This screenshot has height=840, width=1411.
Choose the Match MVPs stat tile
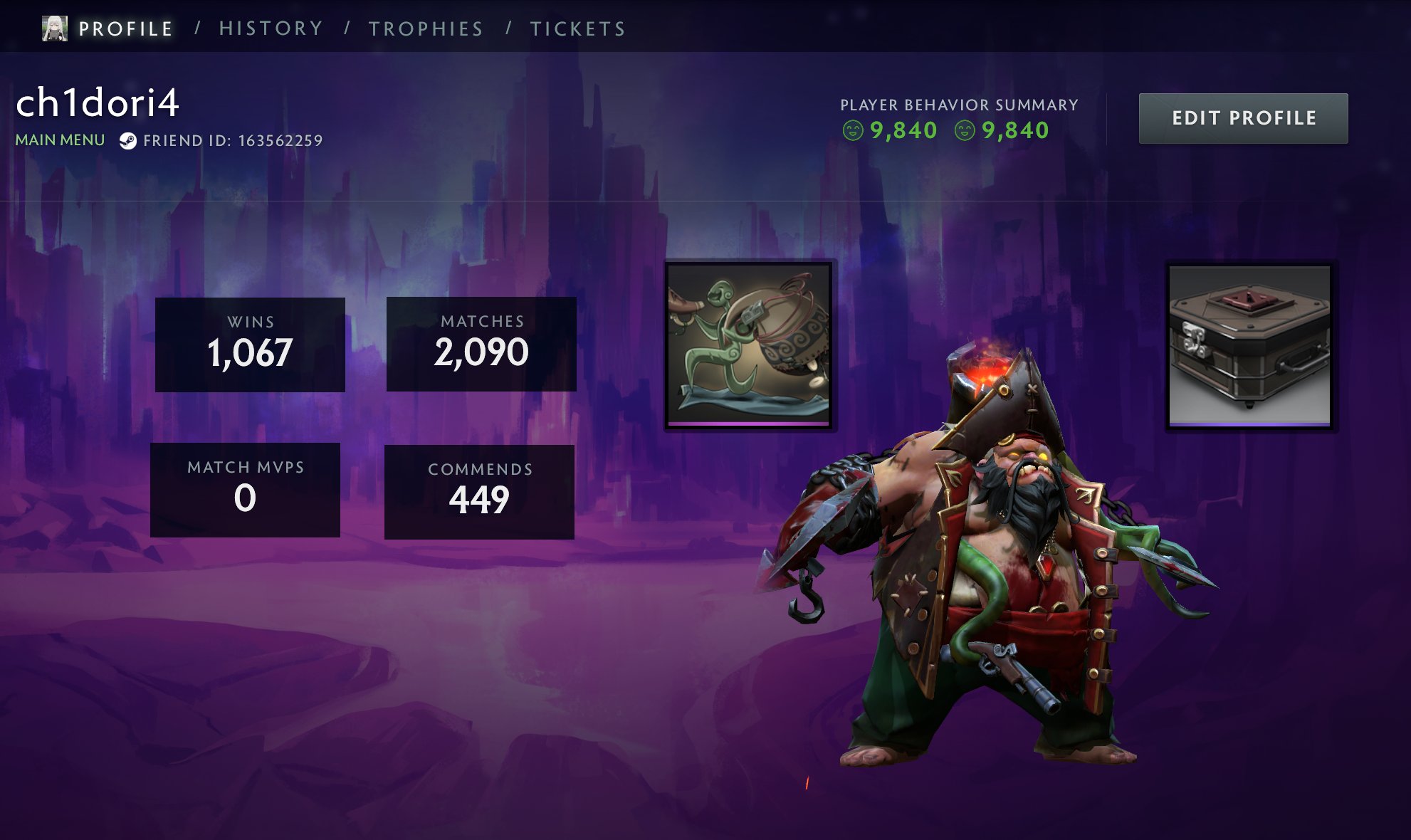point(245,490)
